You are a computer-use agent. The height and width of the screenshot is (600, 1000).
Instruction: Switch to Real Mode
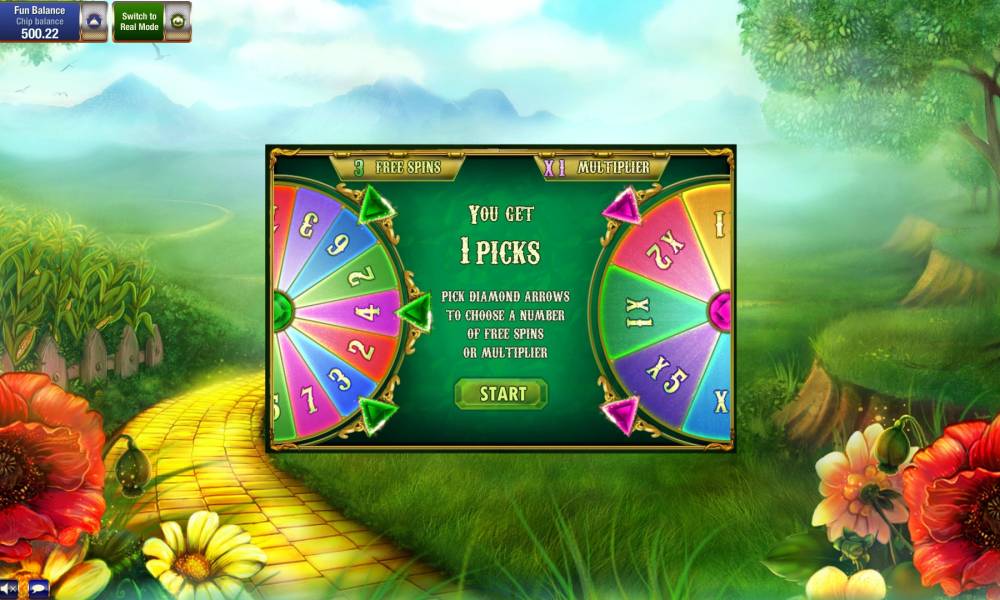click(139, 21)
